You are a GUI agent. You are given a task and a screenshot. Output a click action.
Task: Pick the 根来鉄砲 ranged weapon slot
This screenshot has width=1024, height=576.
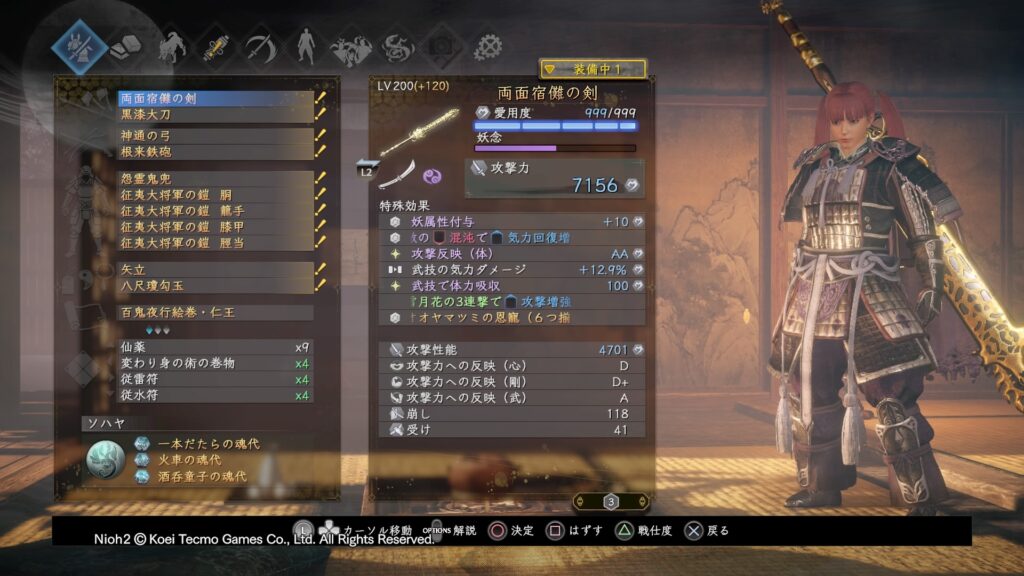click(x=215, y=151)
